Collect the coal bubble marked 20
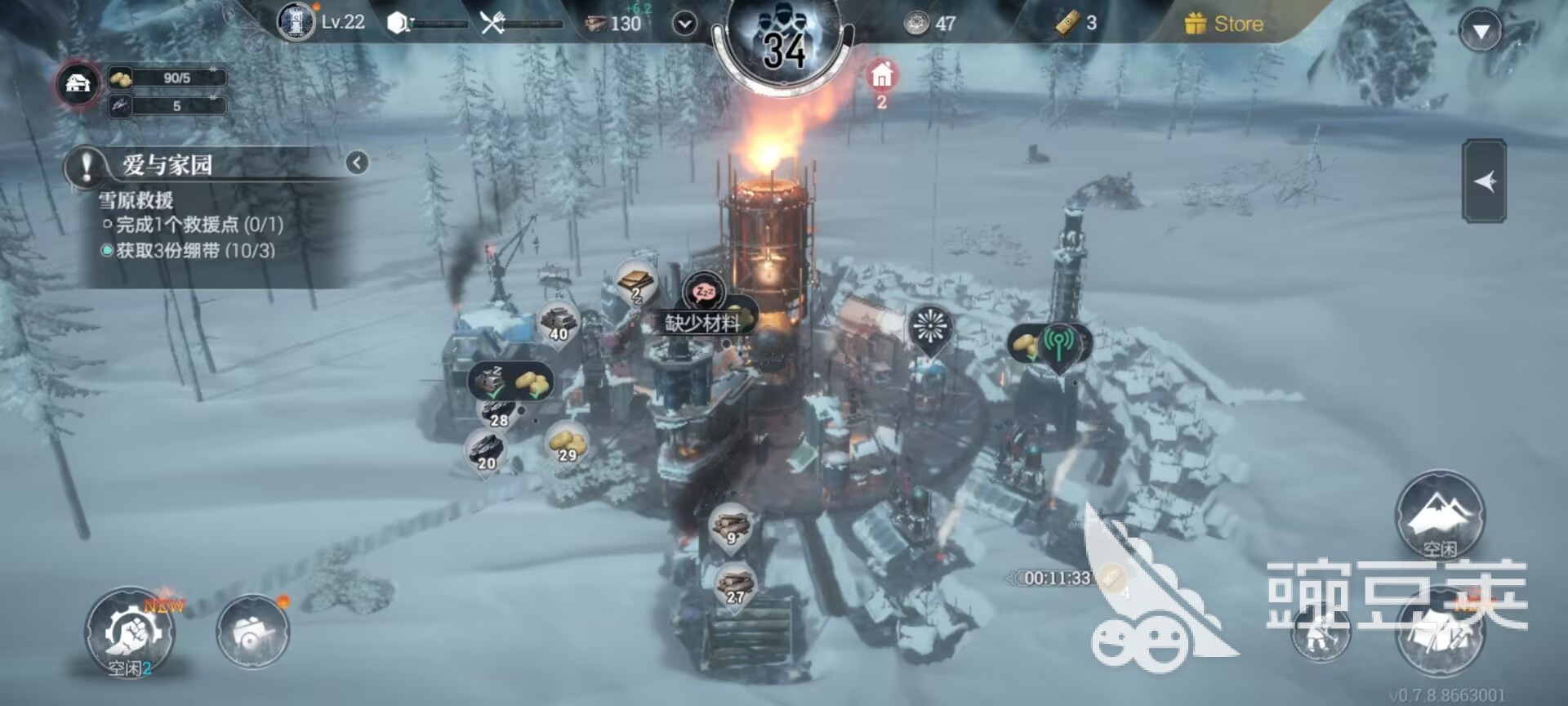The image size is (1568, 706). pyautogui.click(x=486, y=450)
